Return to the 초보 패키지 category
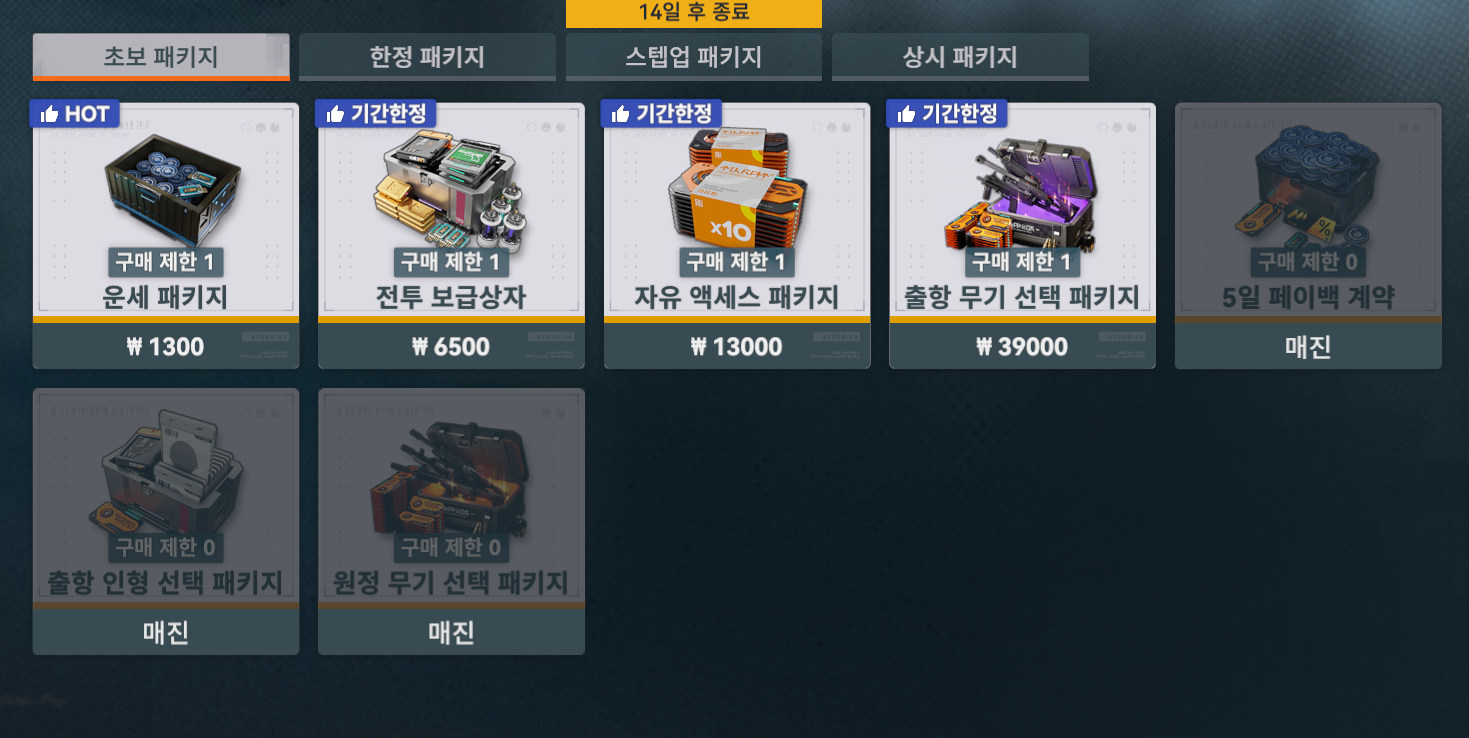The height and width of the screenshot is (738, 1469). 161,57
